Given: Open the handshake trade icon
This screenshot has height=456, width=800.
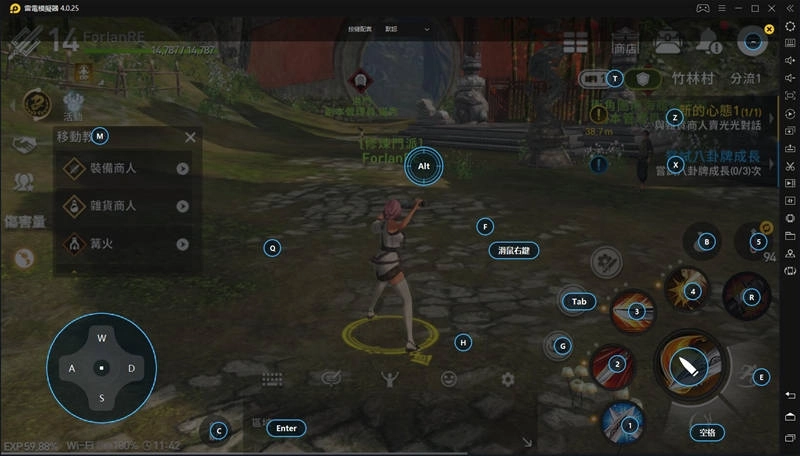Looking at the screenshot, I should (x=24, y=145).
